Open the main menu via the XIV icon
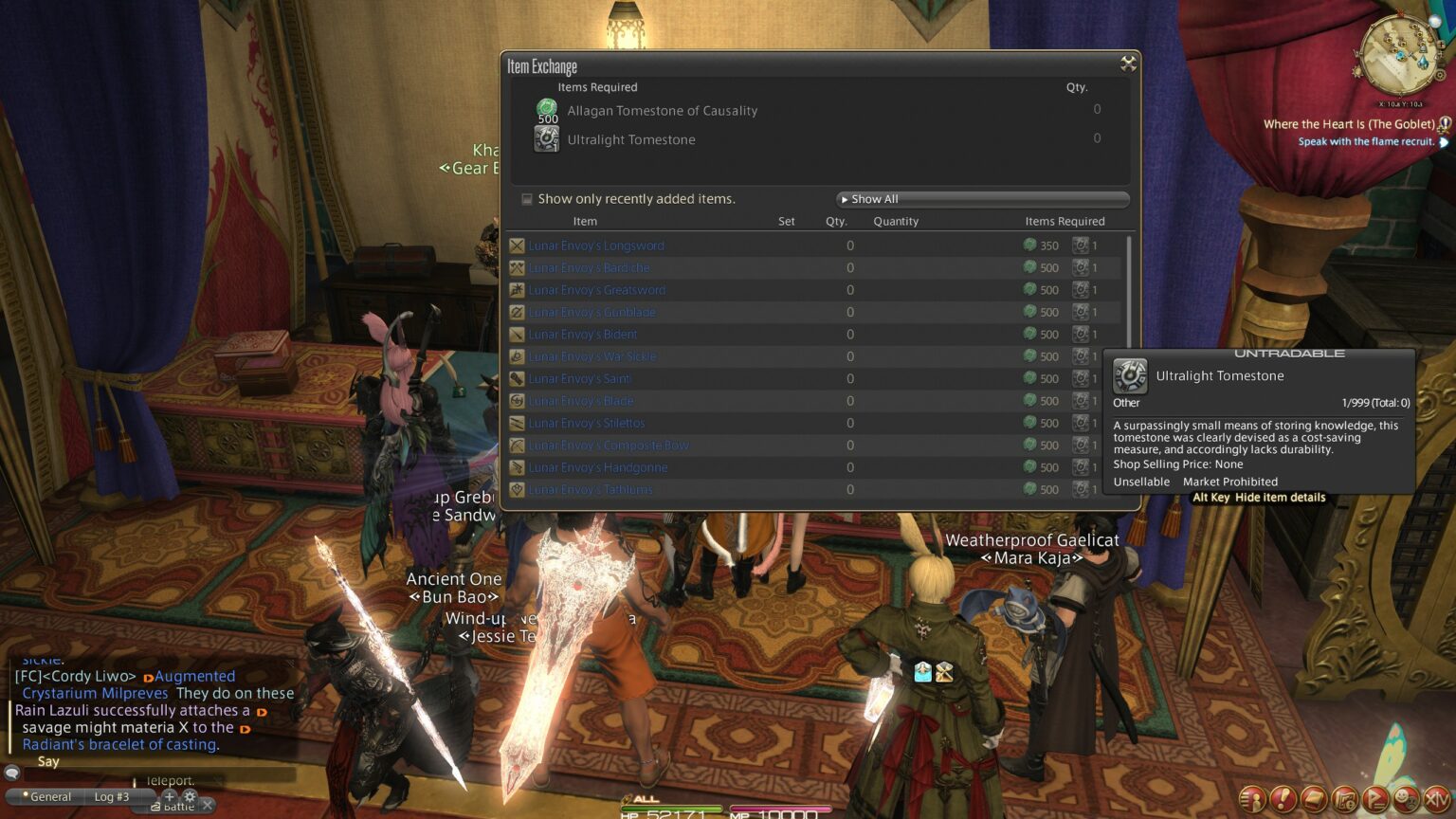1456x819 pixels. click(1433, 799)
